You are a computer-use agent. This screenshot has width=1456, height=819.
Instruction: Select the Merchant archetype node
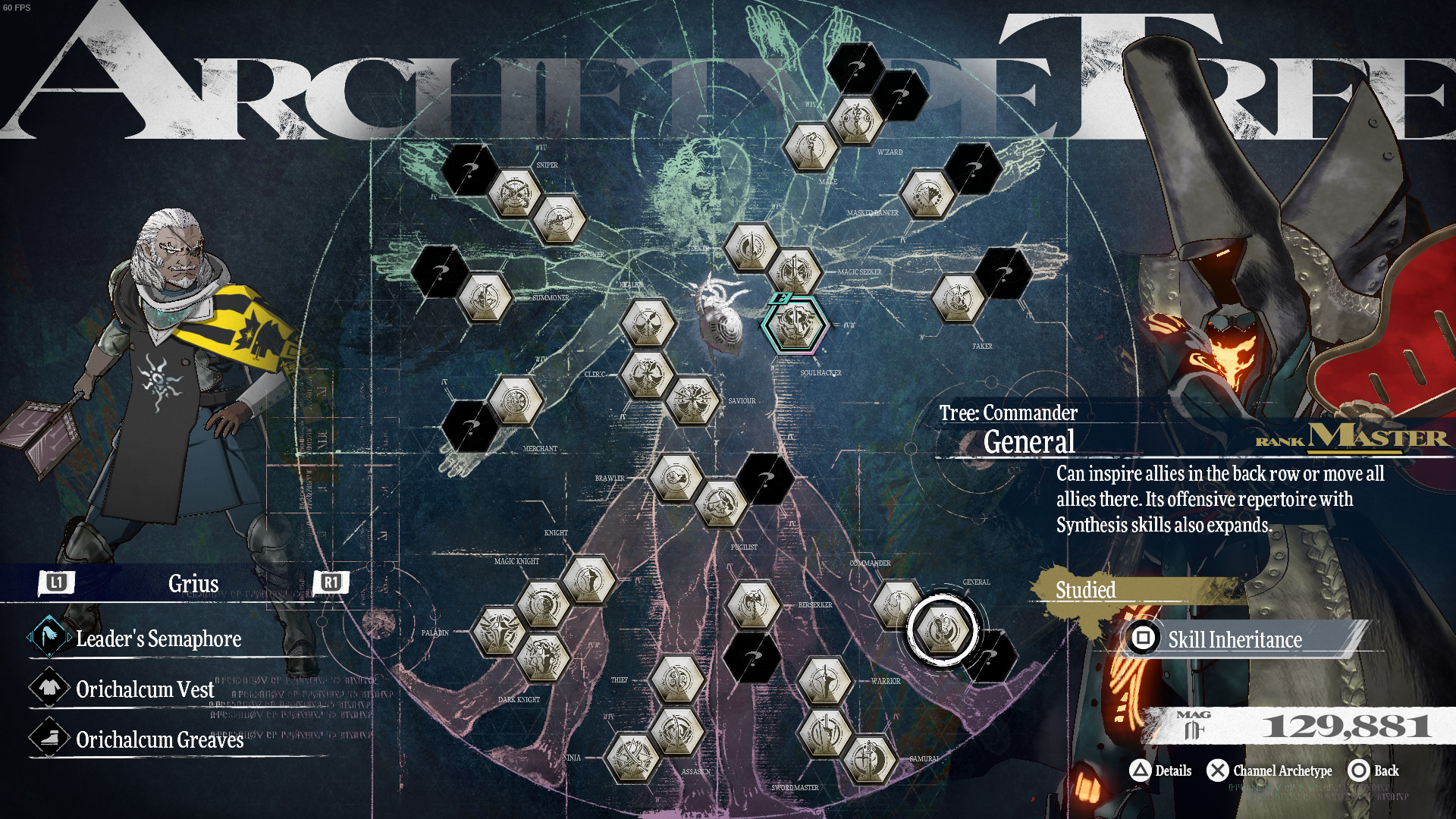(x=515, y=400)
